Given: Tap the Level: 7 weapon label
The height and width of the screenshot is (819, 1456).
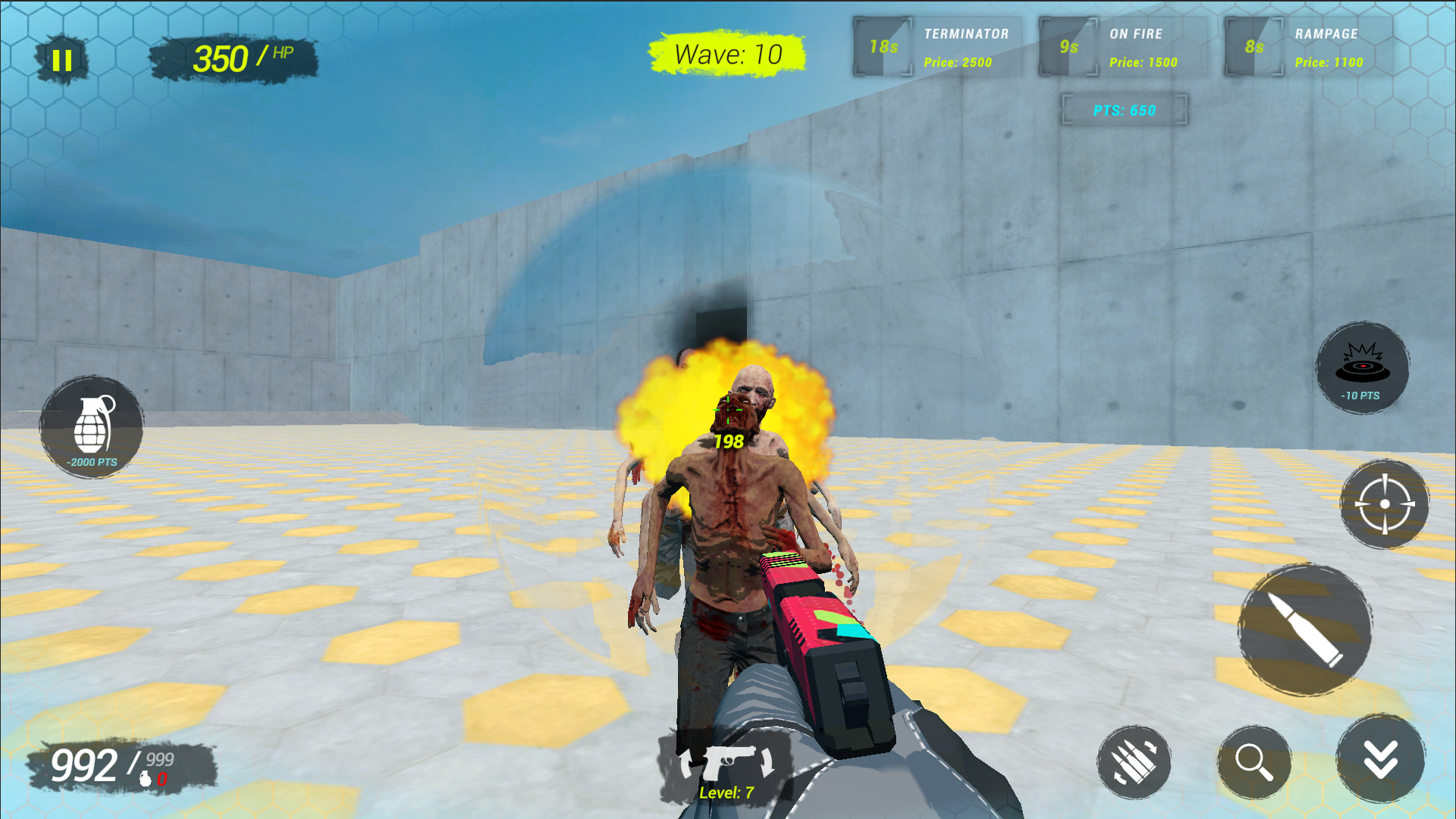Looking at the screenshot, I should (726, 793).
